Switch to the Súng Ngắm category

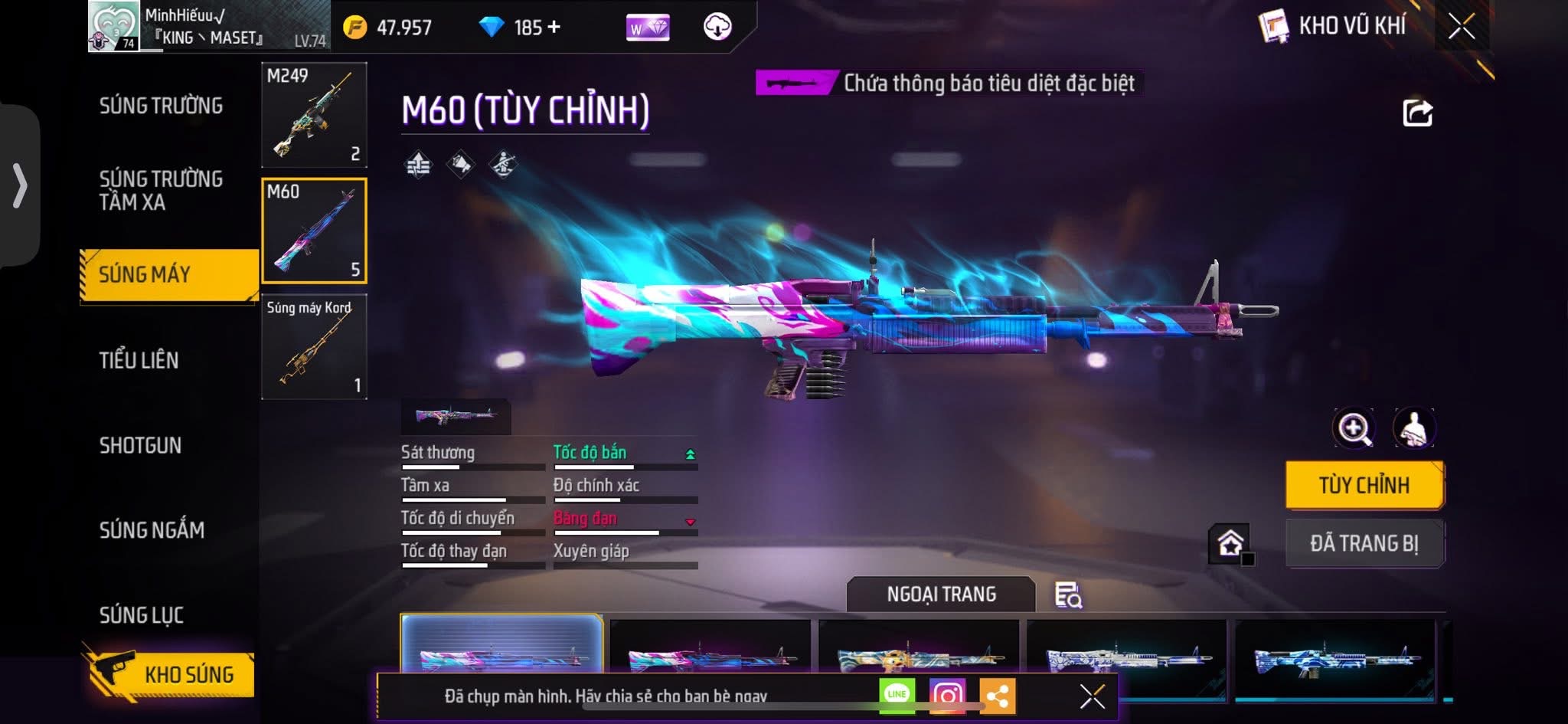click(152, 529)
